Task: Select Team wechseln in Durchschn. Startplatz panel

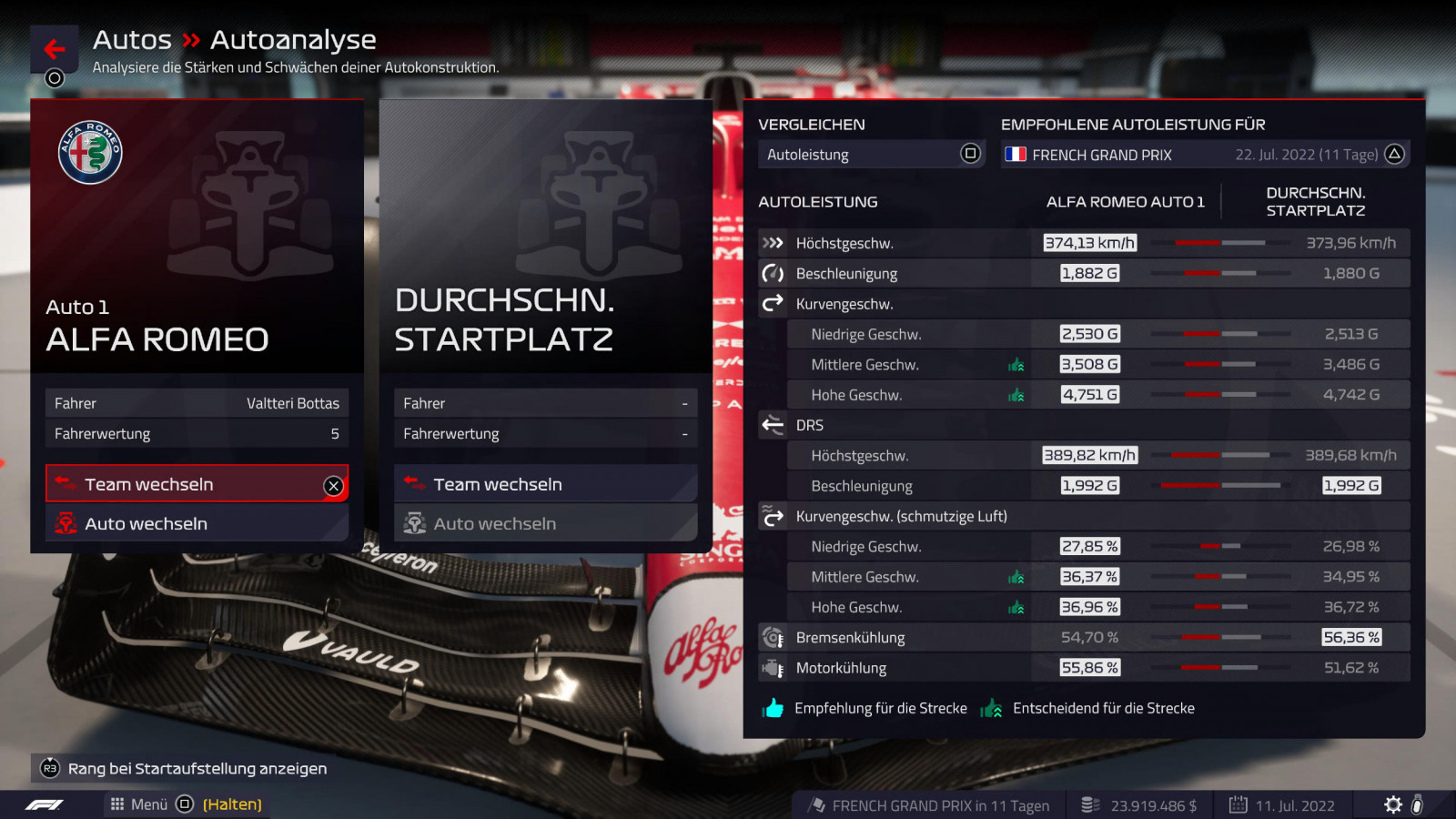Action: click(x=545, y=484)
